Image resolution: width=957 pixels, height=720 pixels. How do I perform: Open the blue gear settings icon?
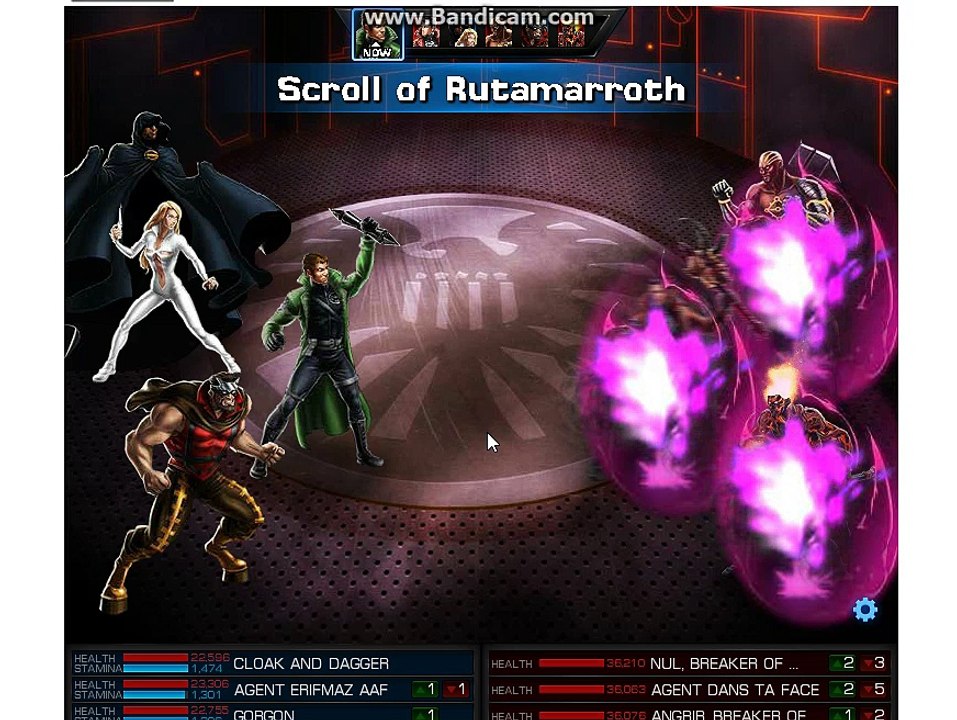tap(865, 610)
